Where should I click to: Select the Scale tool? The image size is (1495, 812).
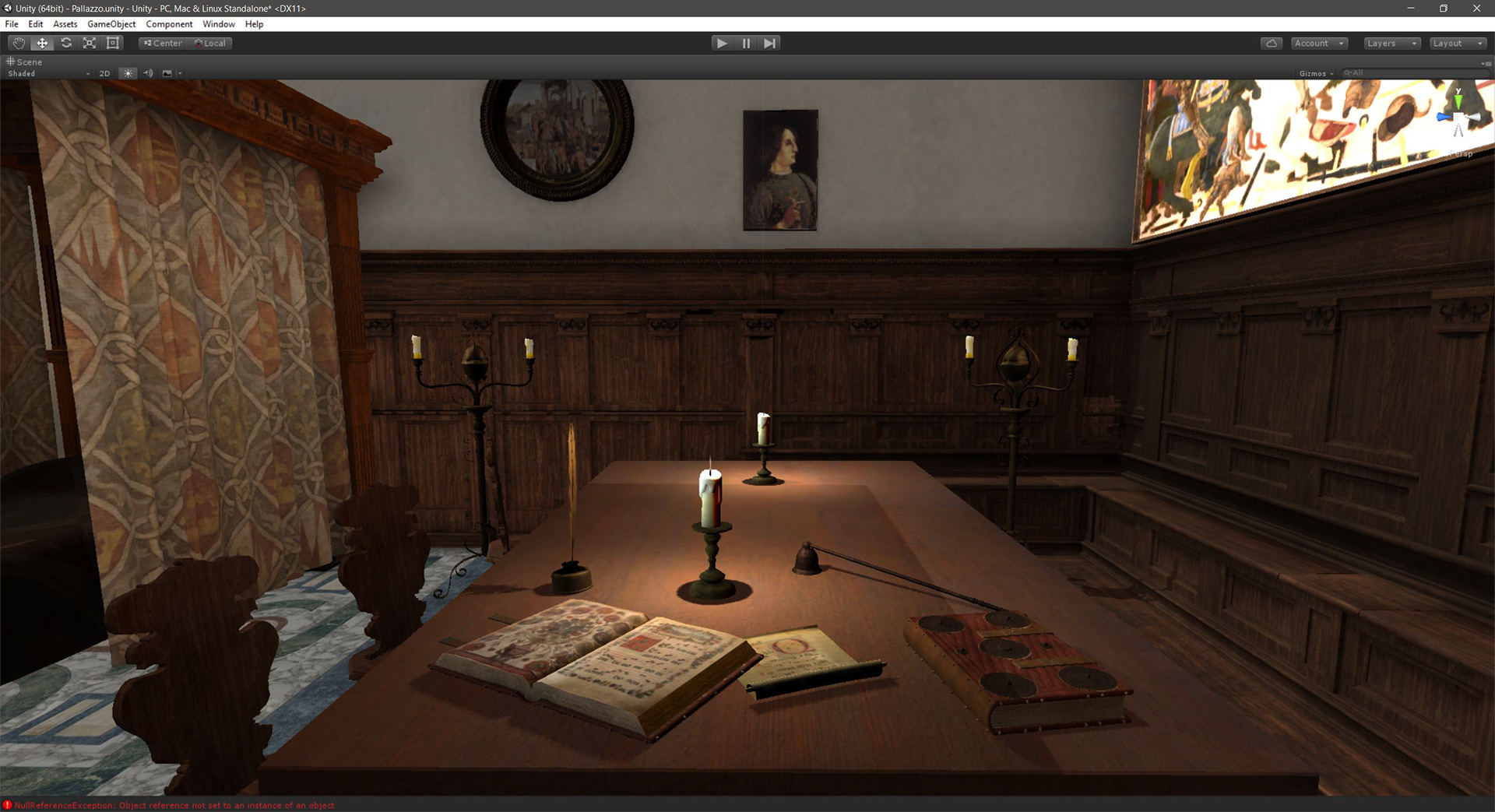(90, 43)
